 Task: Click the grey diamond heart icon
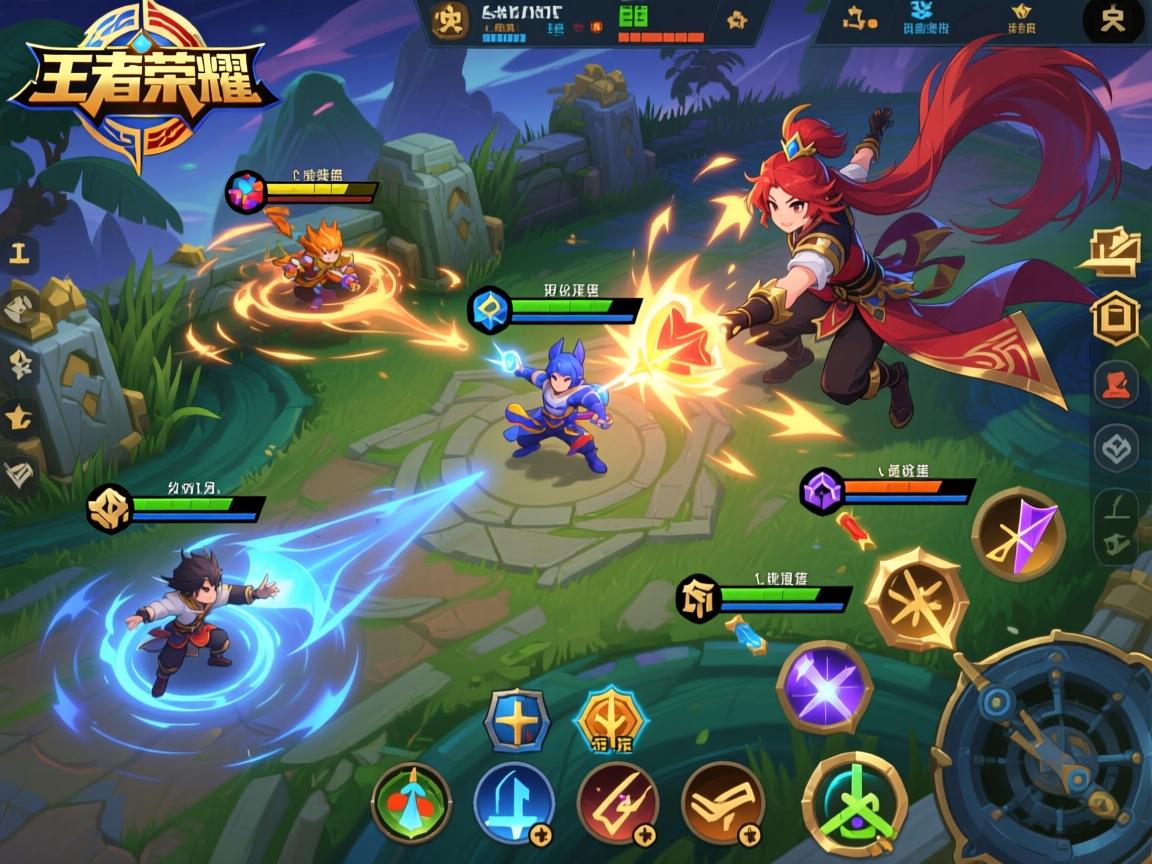click(x=1115, y=448)
